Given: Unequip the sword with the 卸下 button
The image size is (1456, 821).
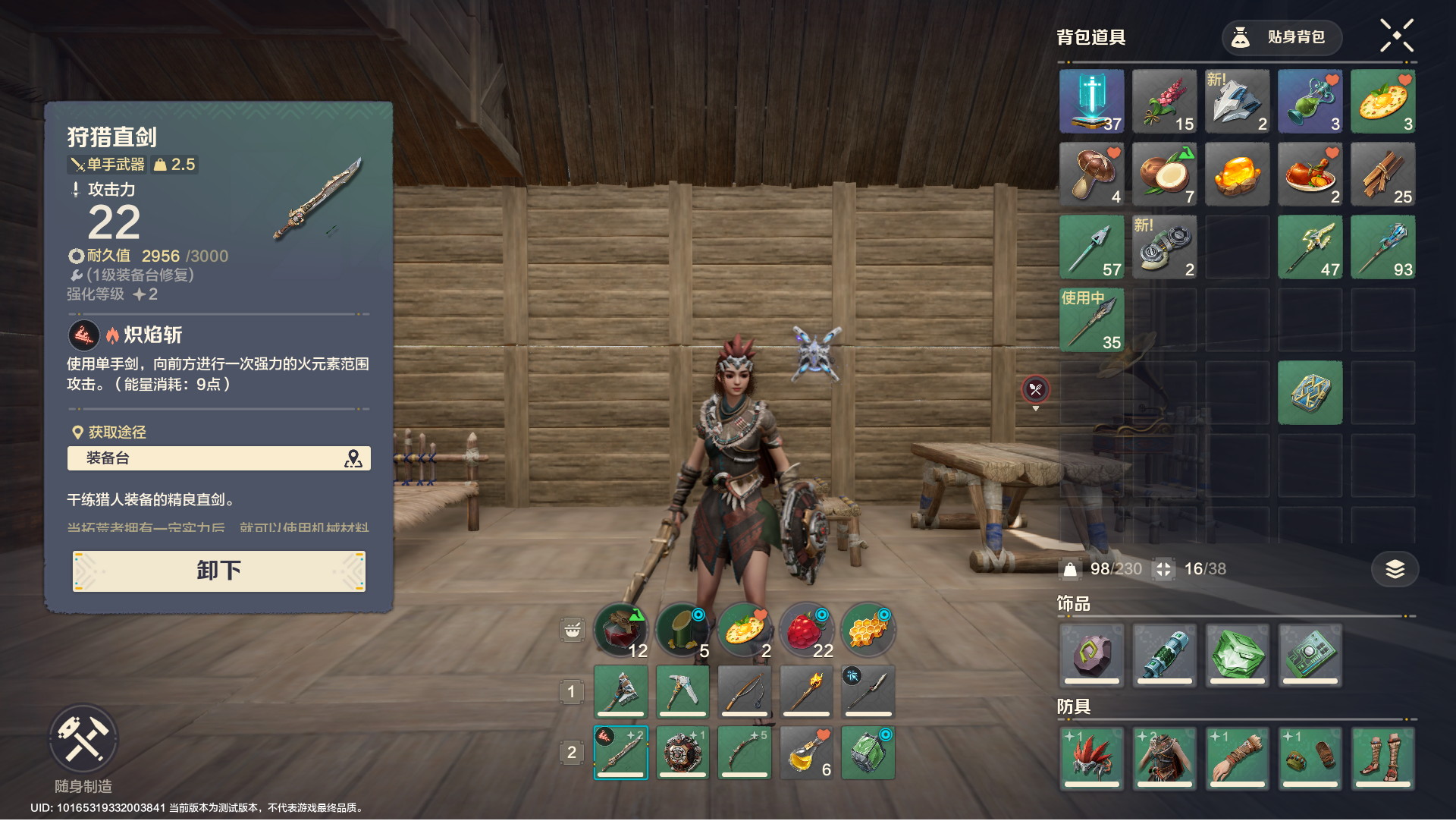Looking at the screenshot, I should click(x=218, y=571).
